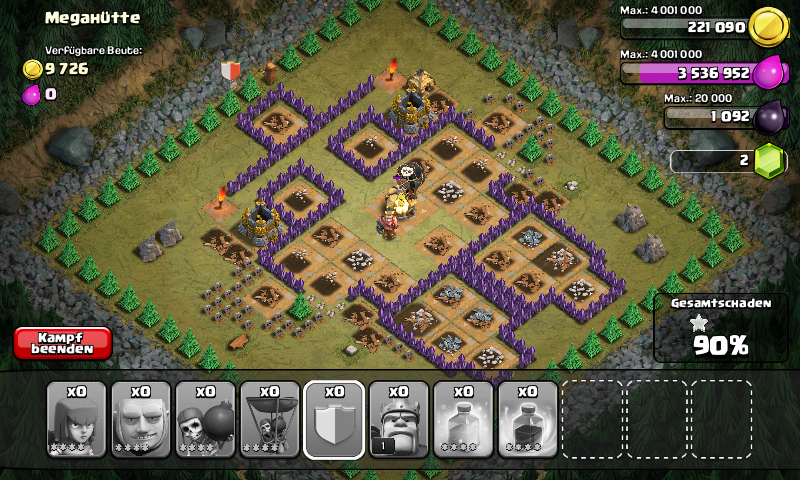Select the Barbarian King hero card
The width and height of the screenshot is (800, 480).
pos(399,419)
